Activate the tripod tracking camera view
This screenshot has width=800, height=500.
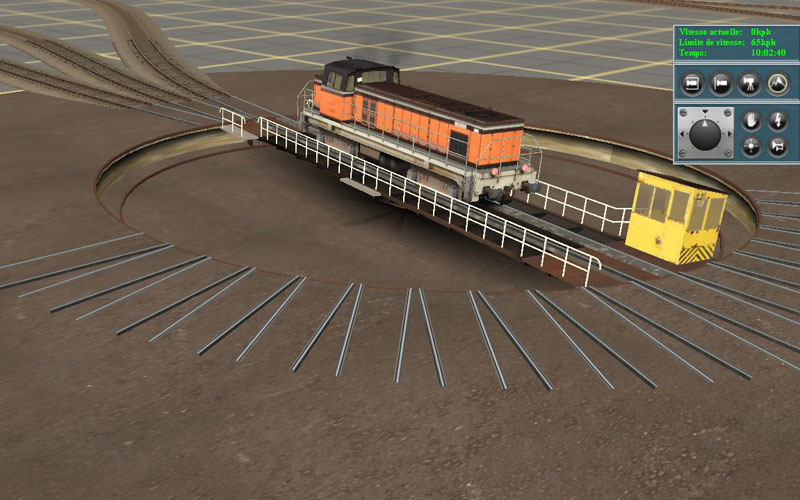point(748,83)
